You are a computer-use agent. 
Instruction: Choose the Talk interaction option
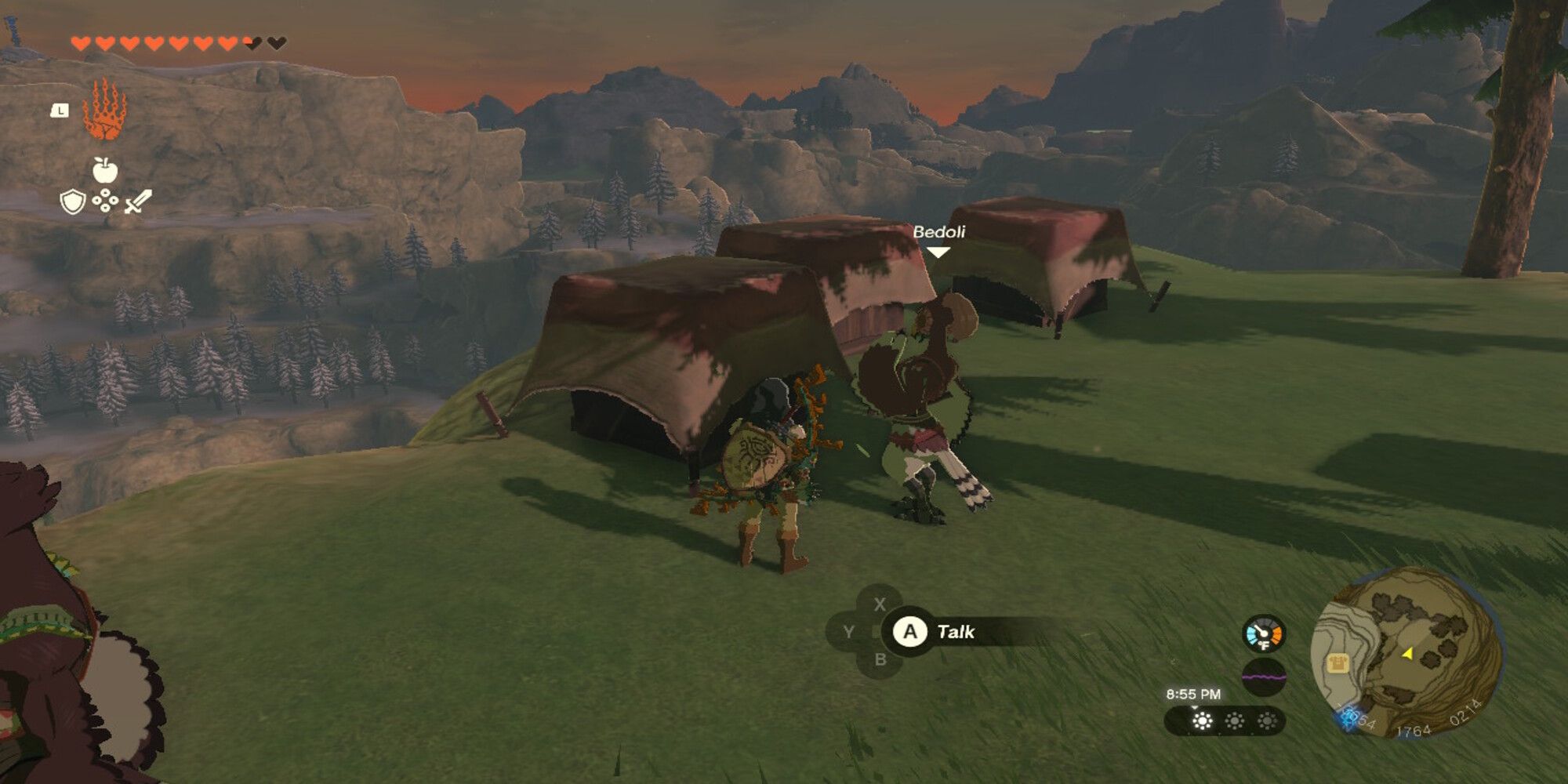point(955,632)
